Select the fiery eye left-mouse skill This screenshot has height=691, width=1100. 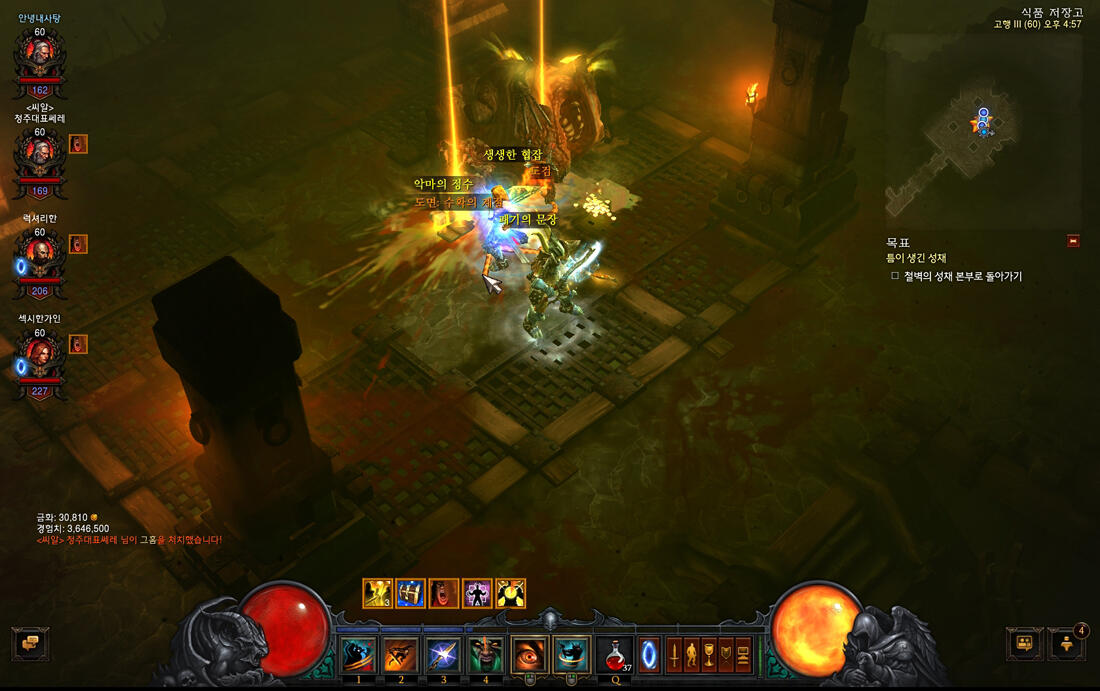pyautogui.click(x=530, y=655)
